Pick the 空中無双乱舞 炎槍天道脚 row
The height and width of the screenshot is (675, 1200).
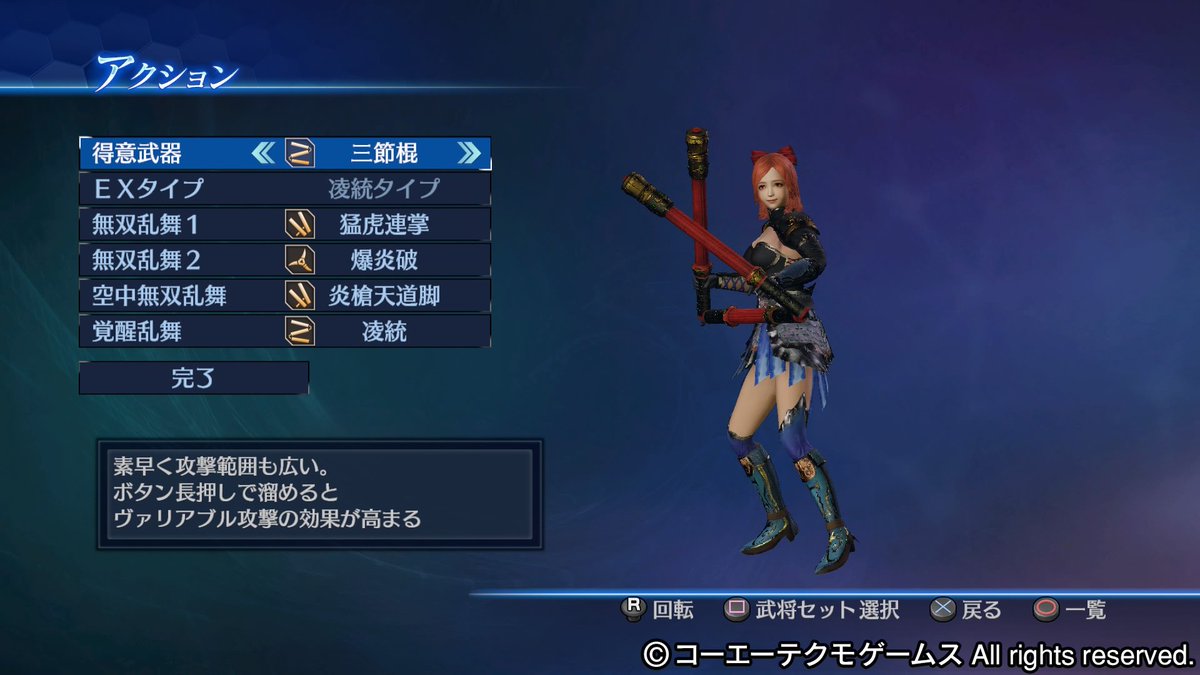pos(285,295)
